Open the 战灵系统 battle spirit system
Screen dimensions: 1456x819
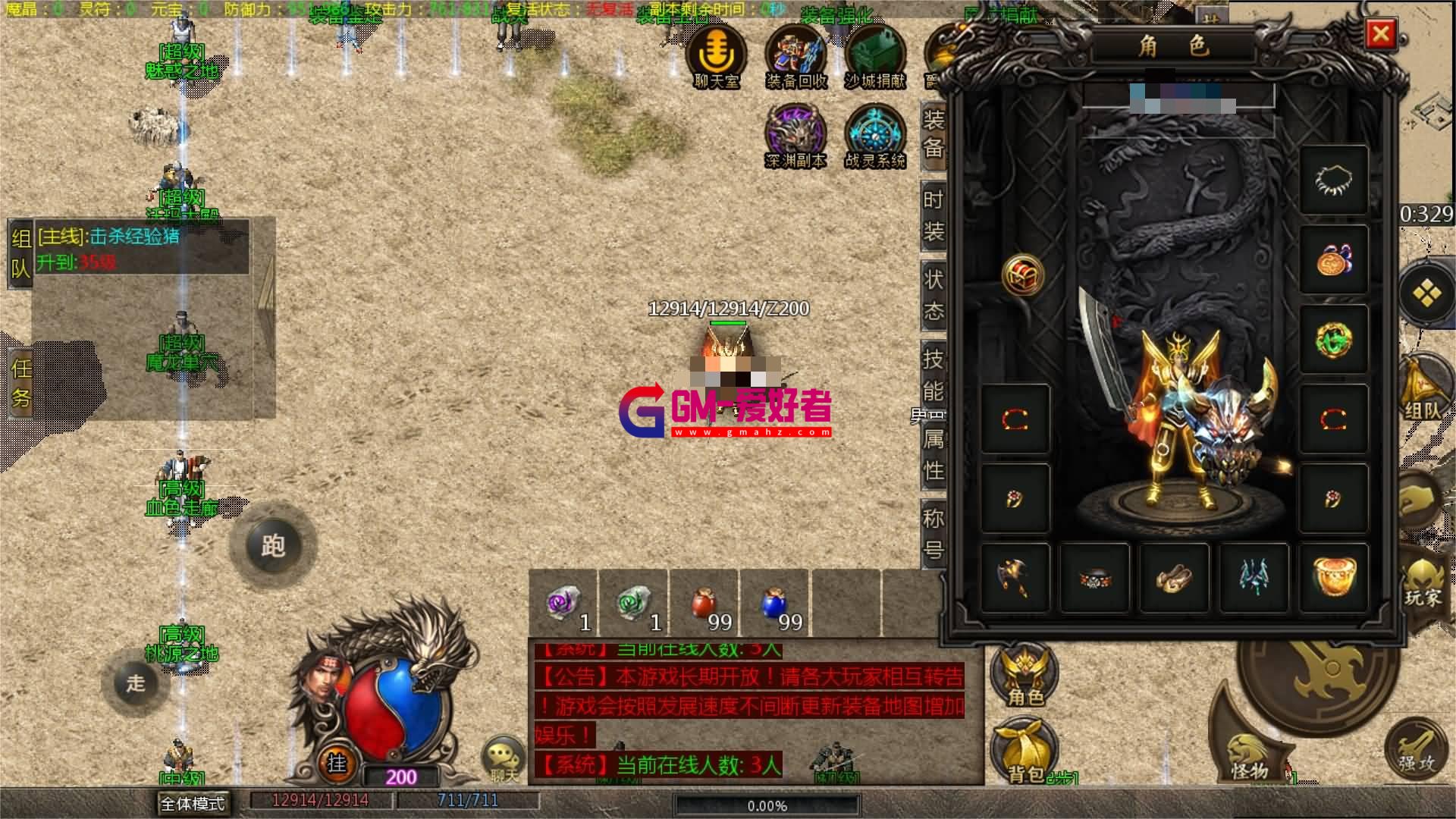[875, 136]
